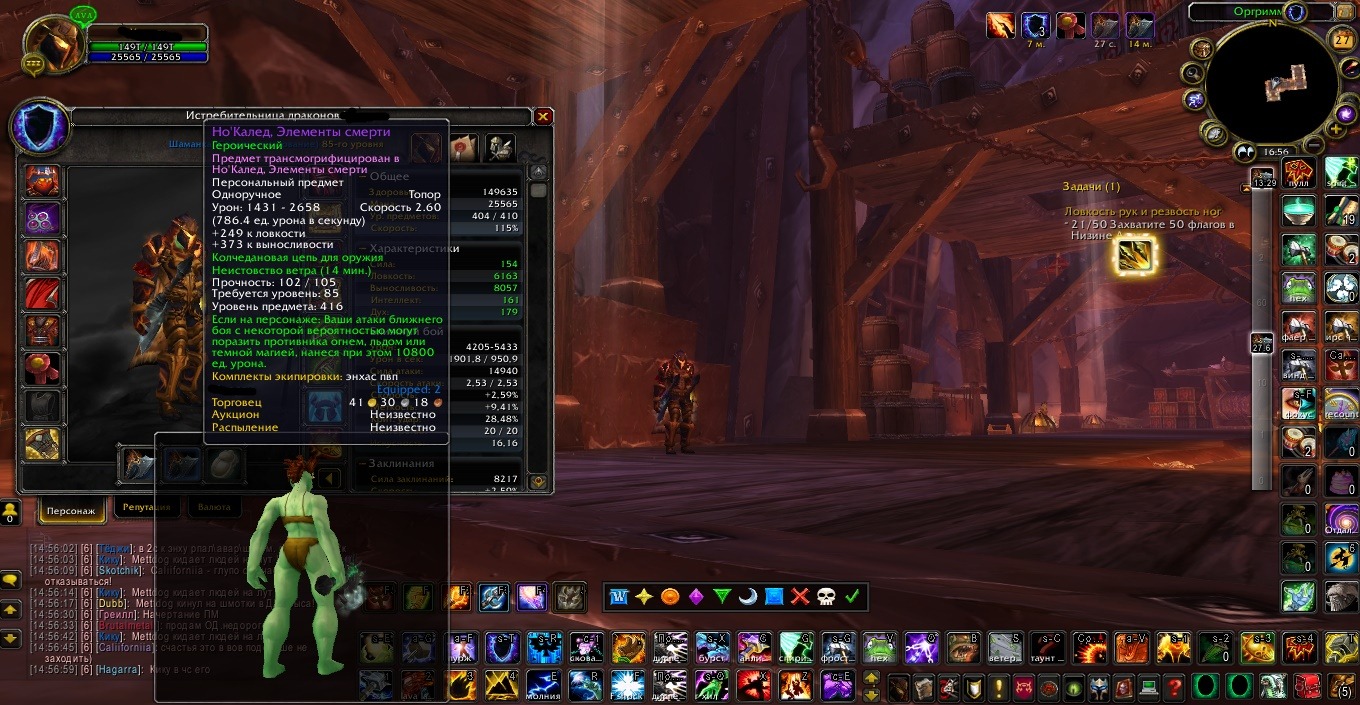Choose the red cross raid marker

(x=800, y=597)
